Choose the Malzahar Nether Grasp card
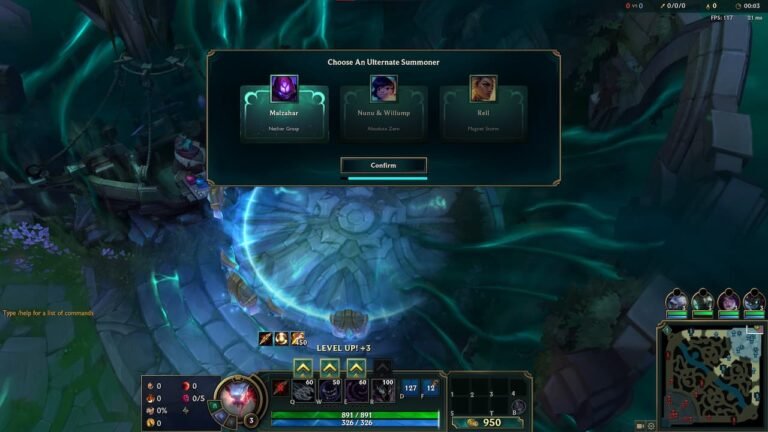Screen dimensions: 768x432 [x=284, y=112]
